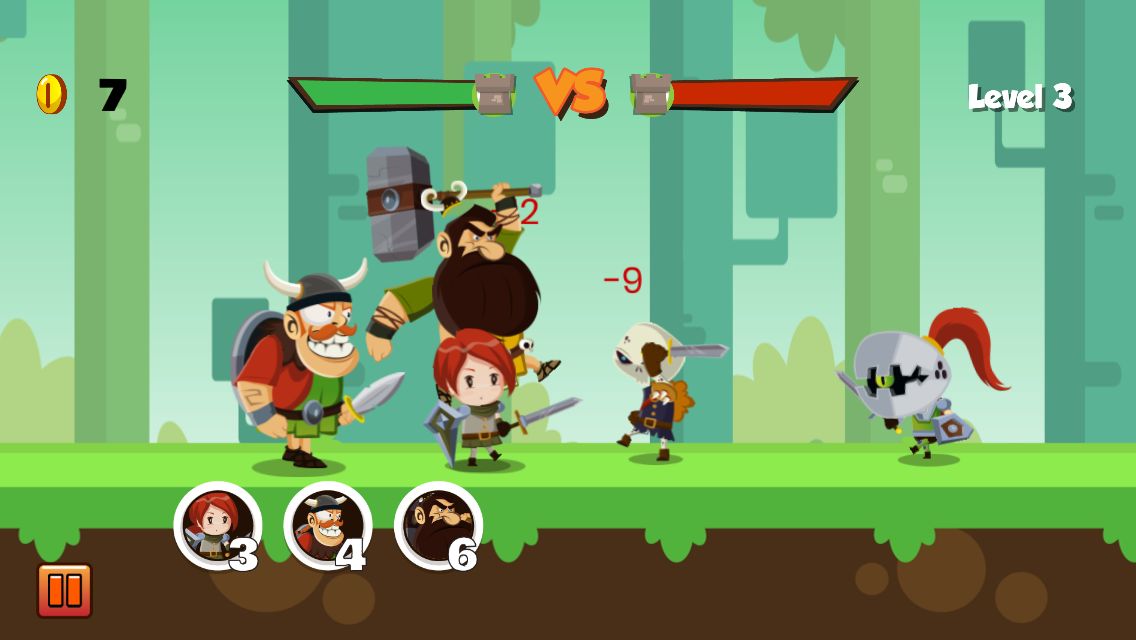Spawn the bearded hammer brute unit

click(438, 526)
